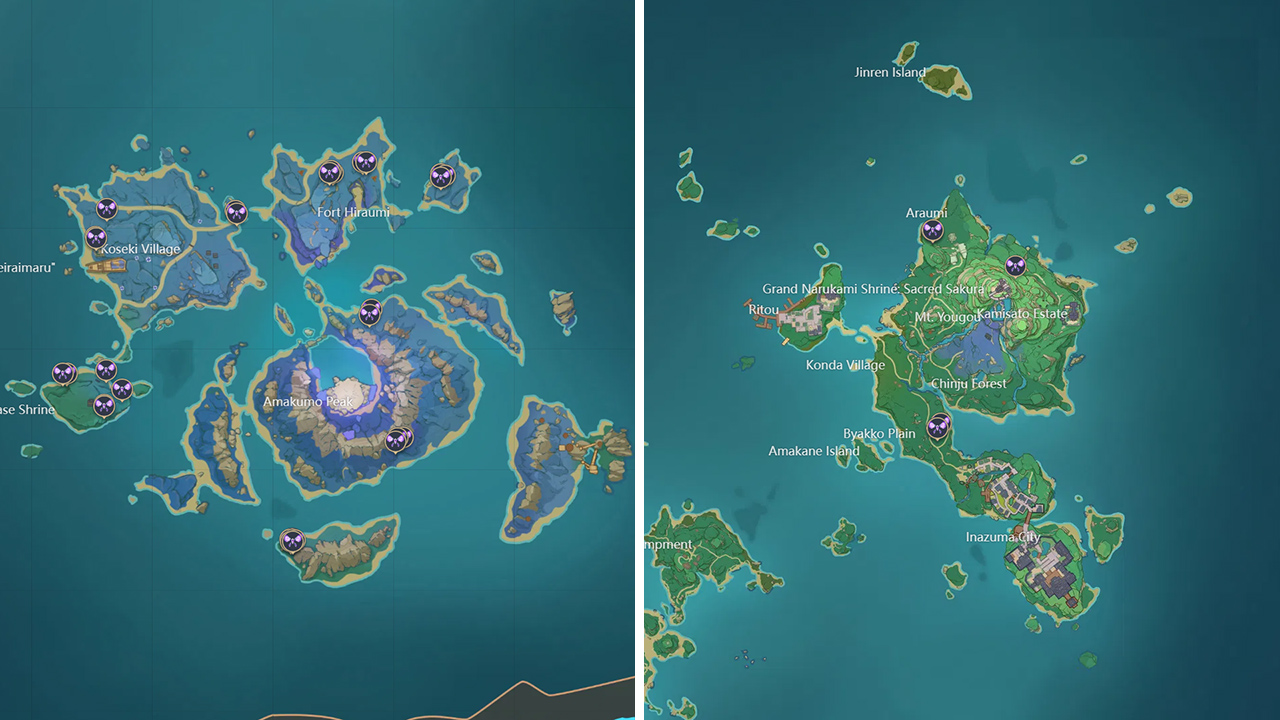Open the marker east of Mt. Yougou
The height and width of the screenshot is (720, 1280).
pyautogui.click(x=1014, y=264)
